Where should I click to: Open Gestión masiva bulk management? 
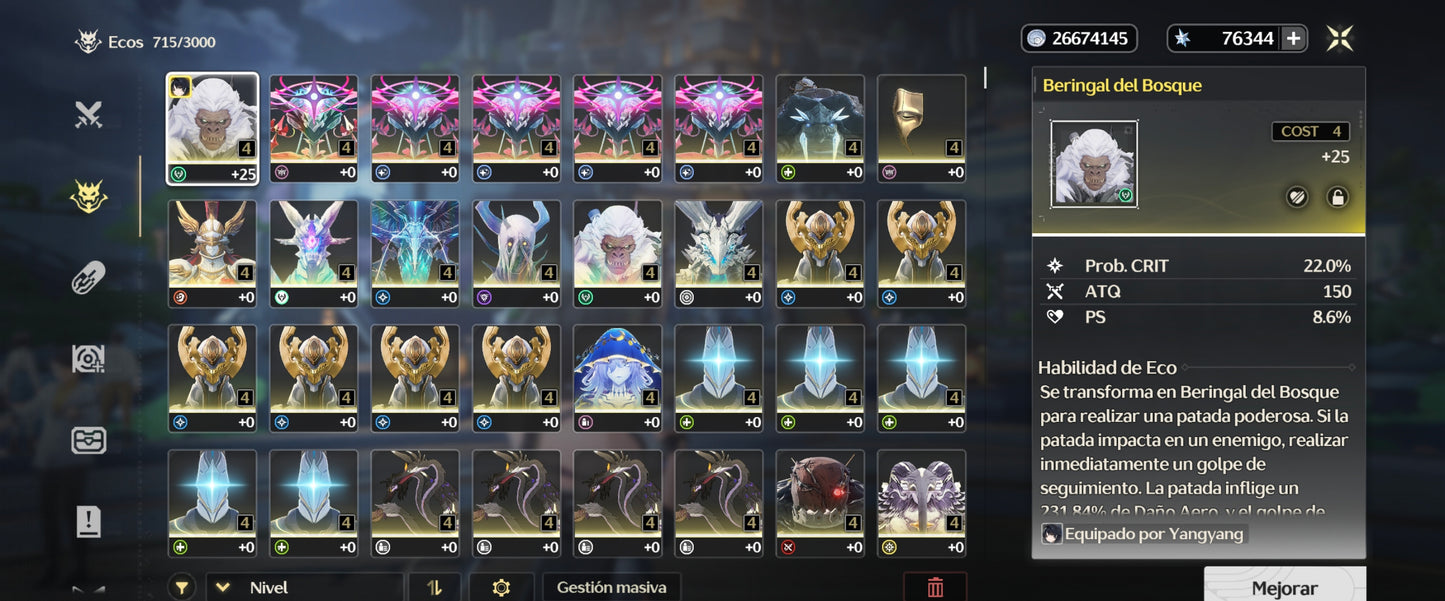tap(611, 588)
